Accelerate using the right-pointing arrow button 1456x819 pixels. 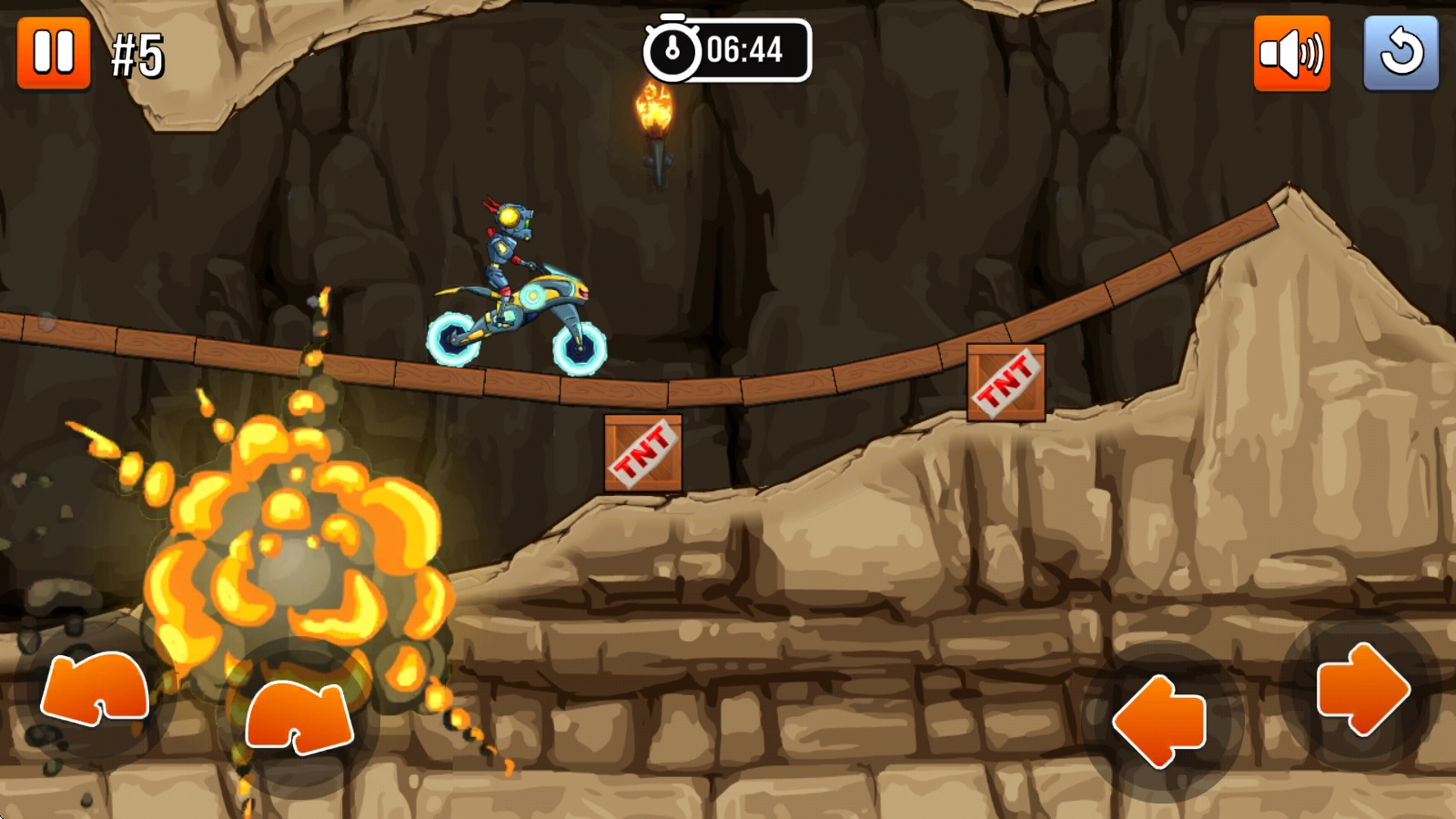pyautogui.click(x=1362, y=689)
